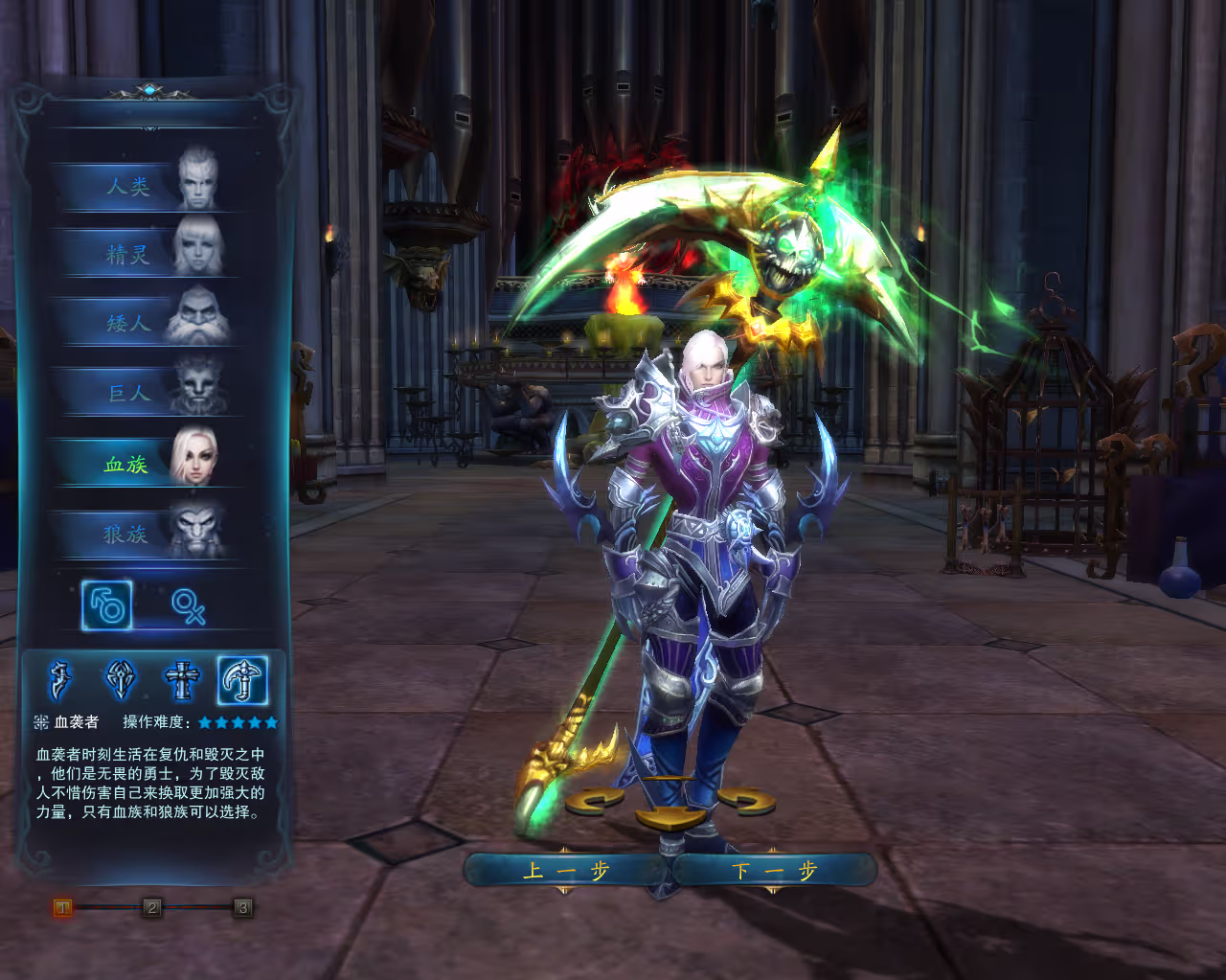Switch to the female gender symbol
Viewport: 1226px width, 980px height.
point(188,605)
